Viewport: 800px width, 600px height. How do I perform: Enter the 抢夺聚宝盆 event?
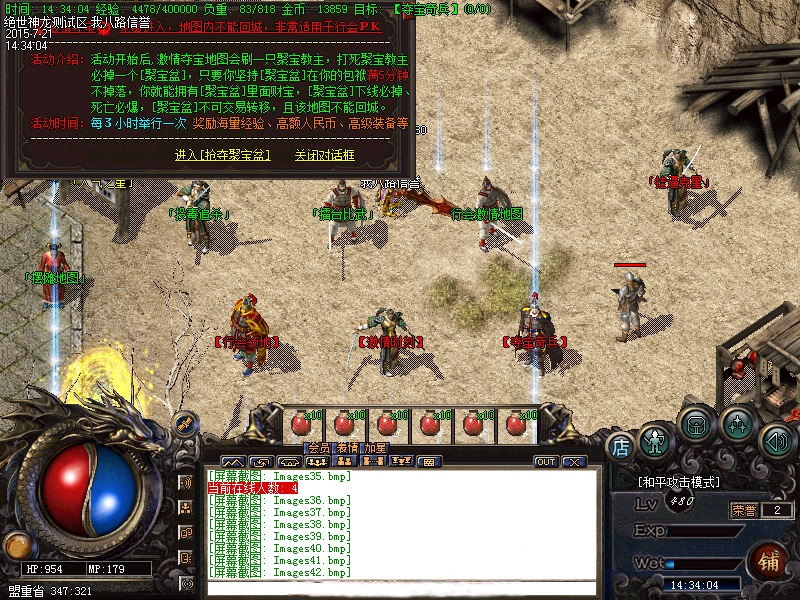222,155
